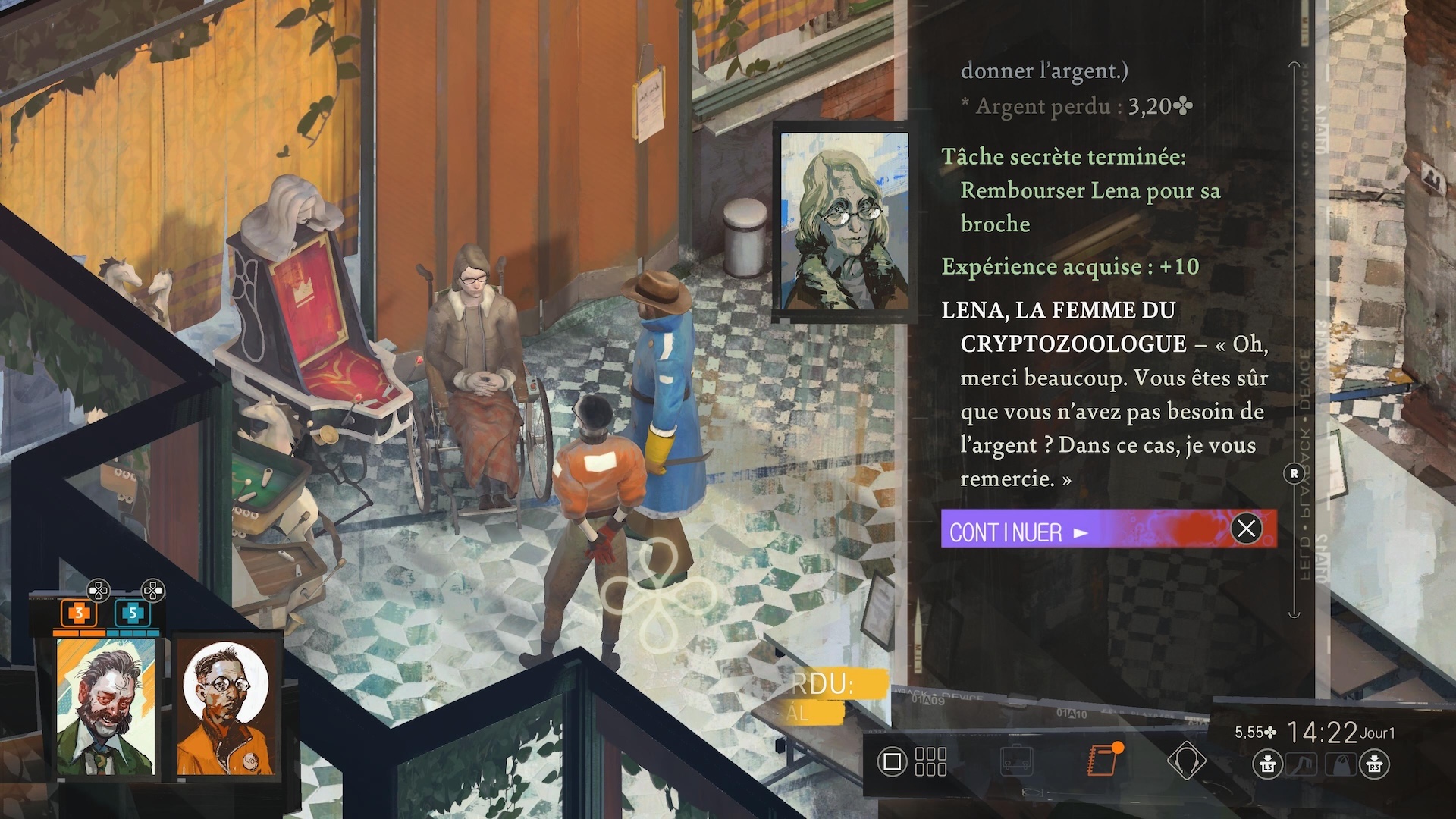Open the orange journal notebook icon
This screenshot has height=819, width=1456.
point(1102,761)
